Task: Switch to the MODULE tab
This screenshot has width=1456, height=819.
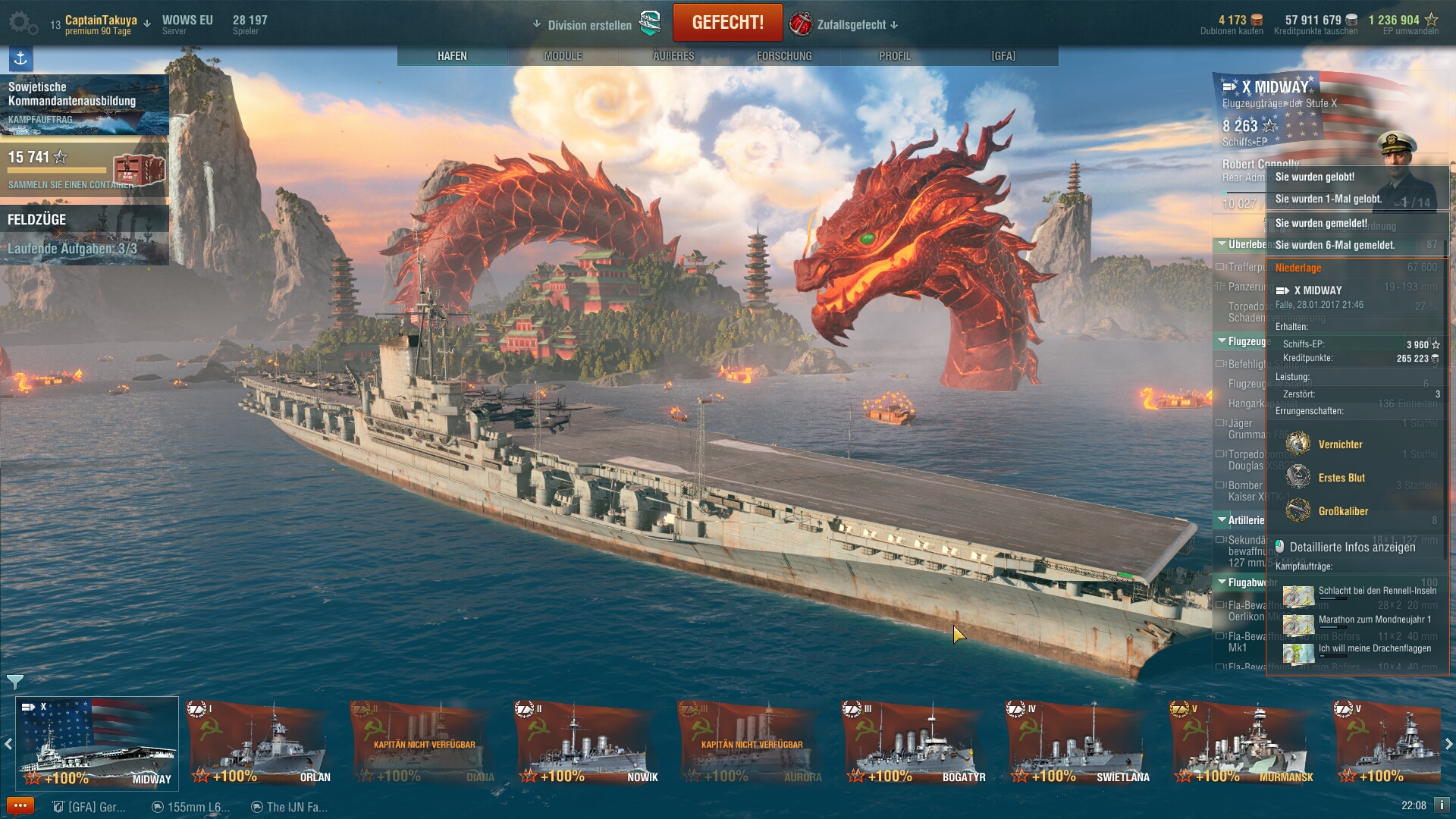Action: tap(563, 56)
